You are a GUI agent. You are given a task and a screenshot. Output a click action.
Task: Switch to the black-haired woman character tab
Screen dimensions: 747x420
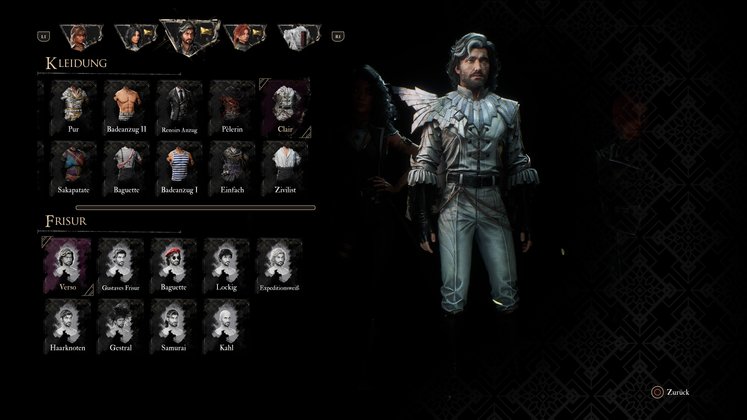tap(134, 36)
